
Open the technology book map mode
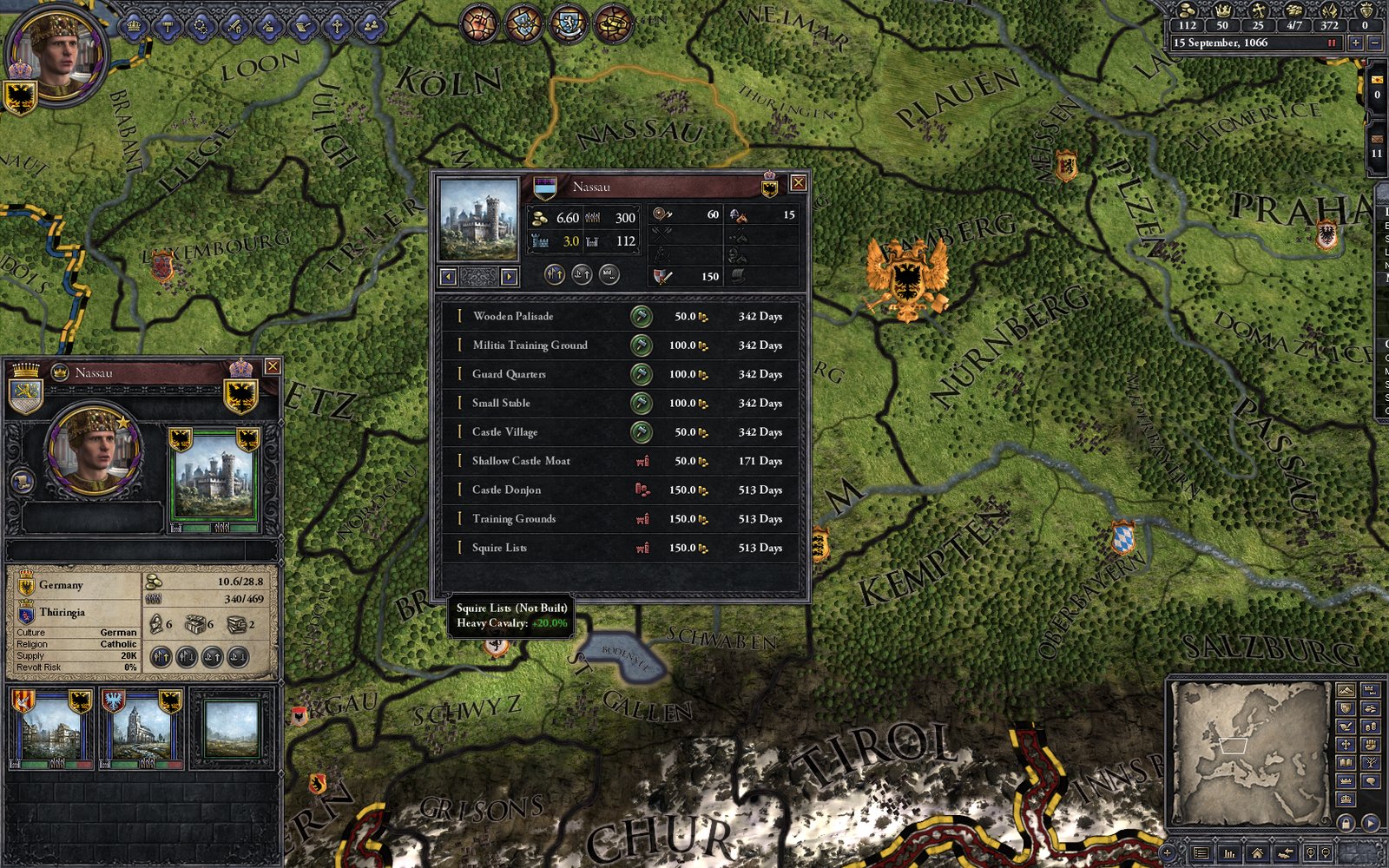(x=1346, y=761)
